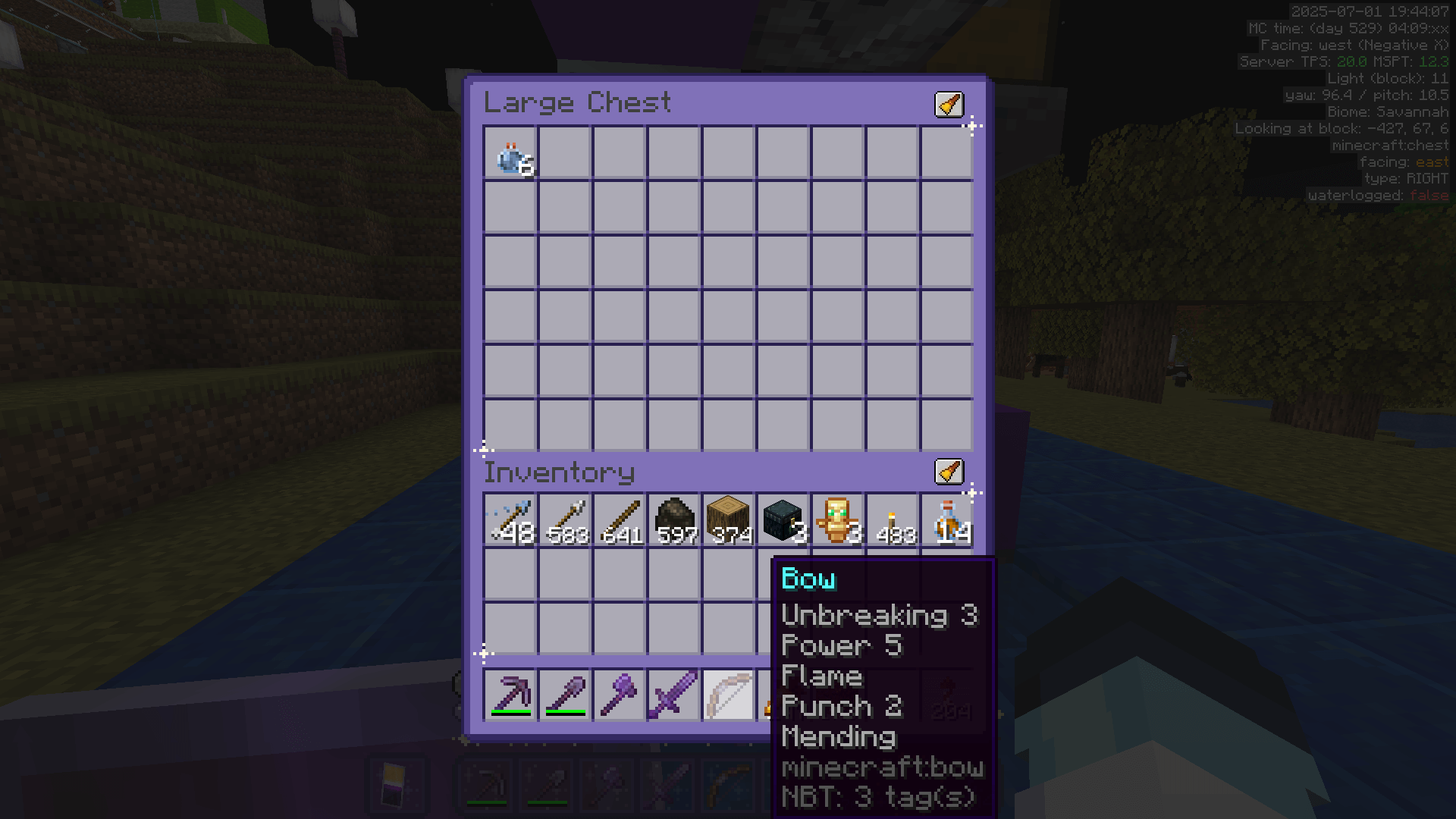1456x819 pixels.
Task: Click the Totem of Undying stack
Action: [836, 519]
